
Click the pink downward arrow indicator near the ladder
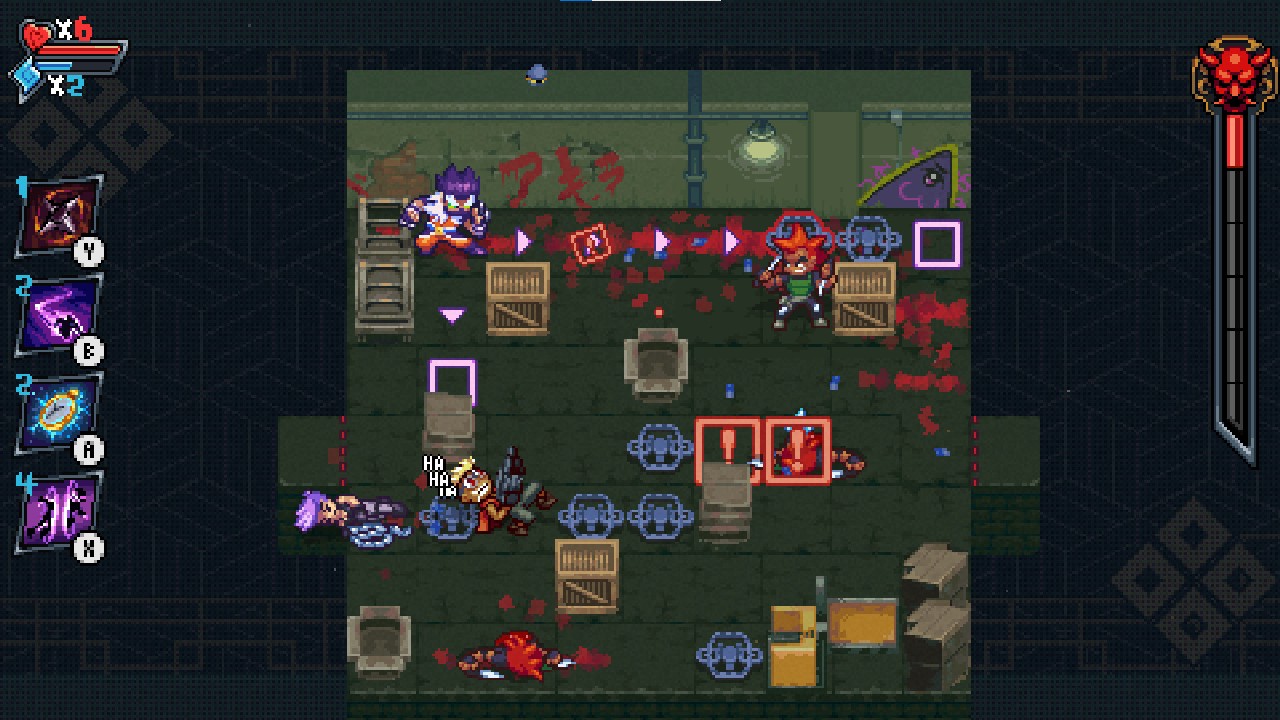(x=452, y=315)
